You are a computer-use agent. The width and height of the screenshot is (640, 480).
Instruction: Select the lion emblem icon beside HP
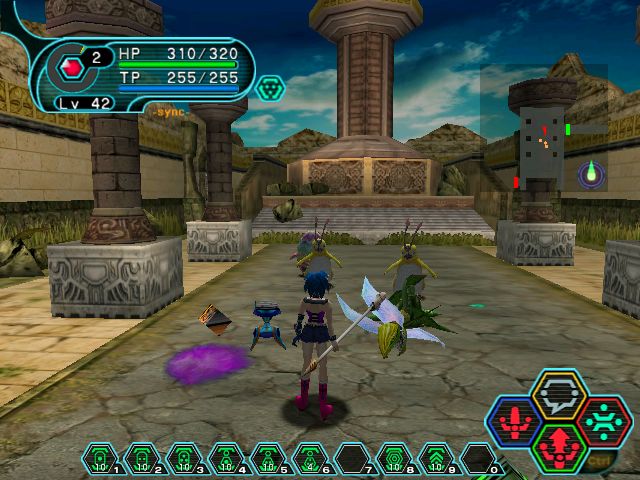tap(269, 88)
